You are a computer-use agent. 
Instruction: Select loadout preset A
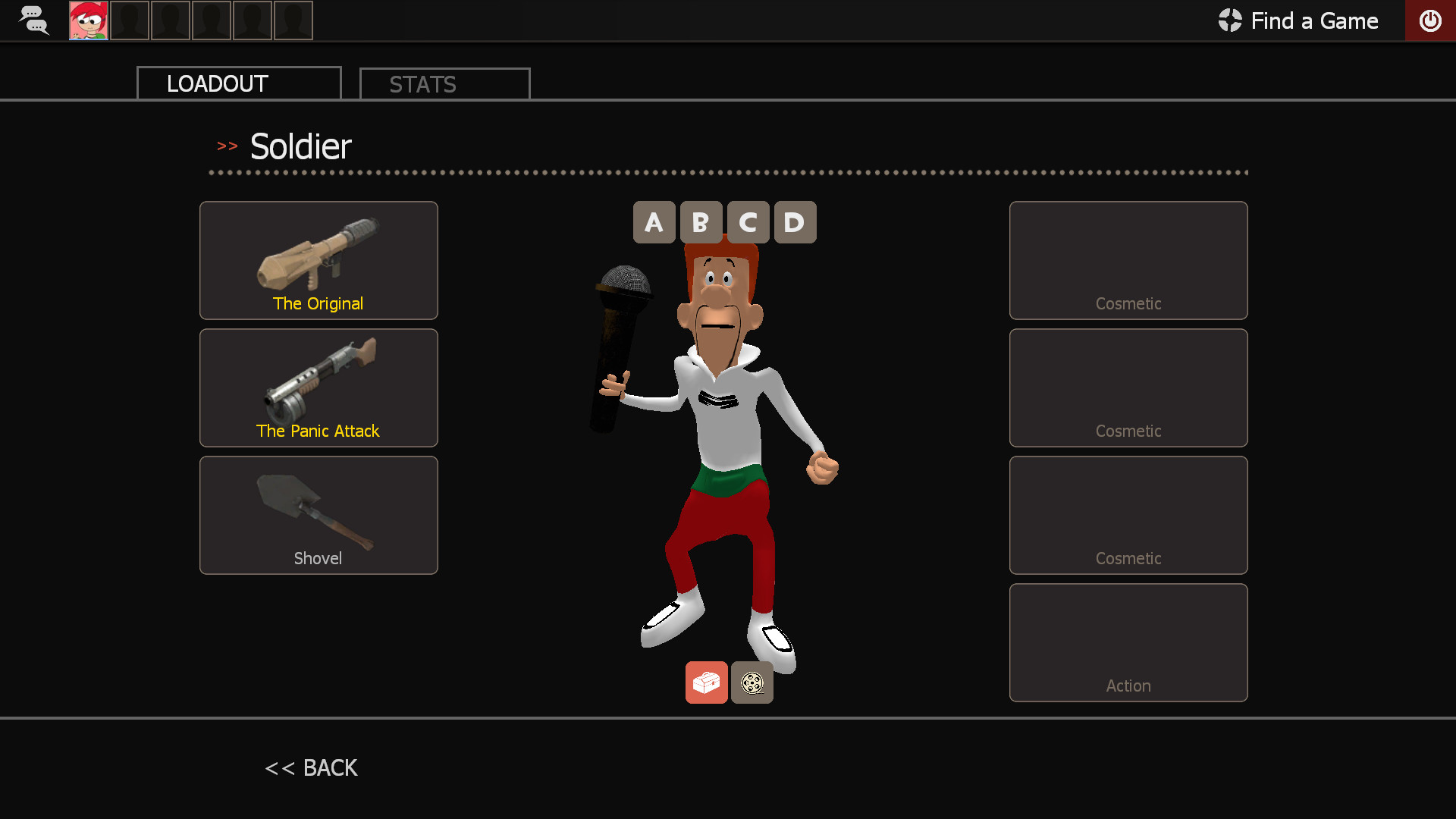654,222
